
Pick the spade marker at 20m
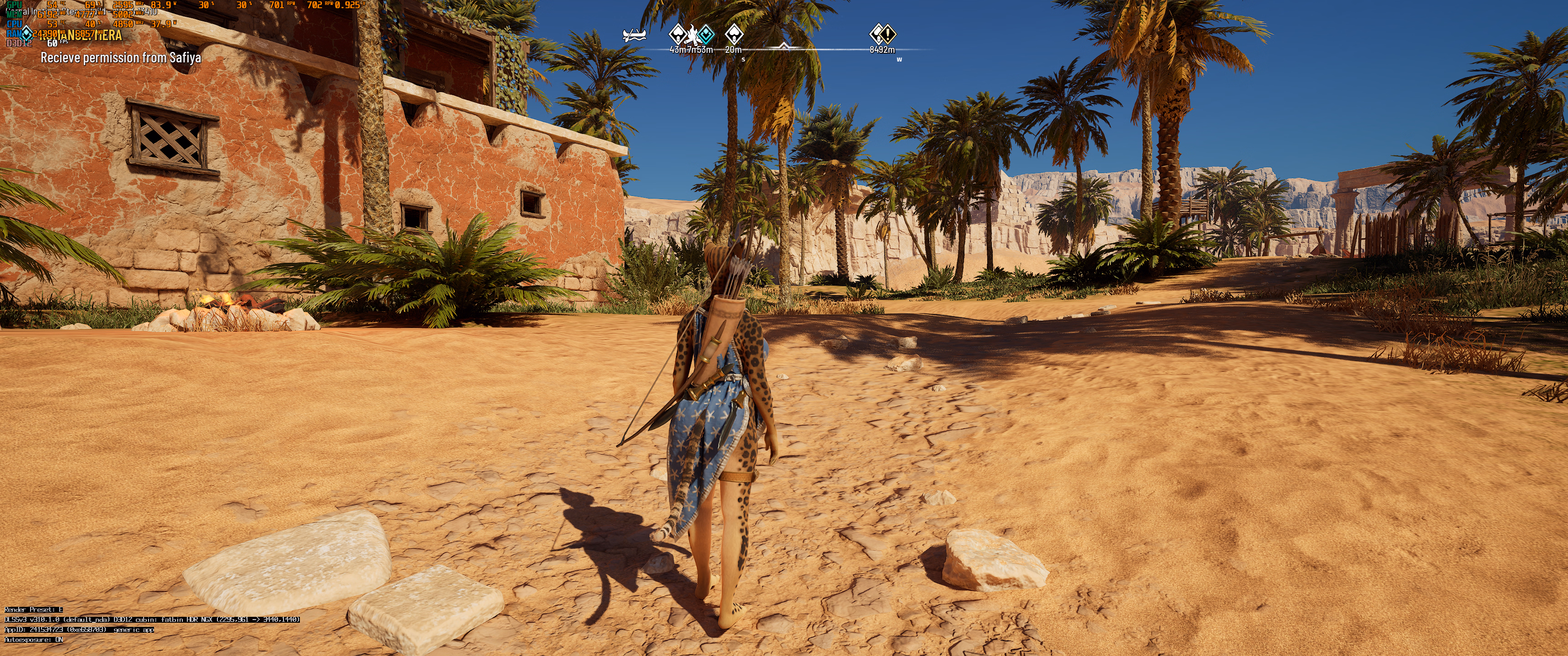pyautogui.click(x=734, y=33)
